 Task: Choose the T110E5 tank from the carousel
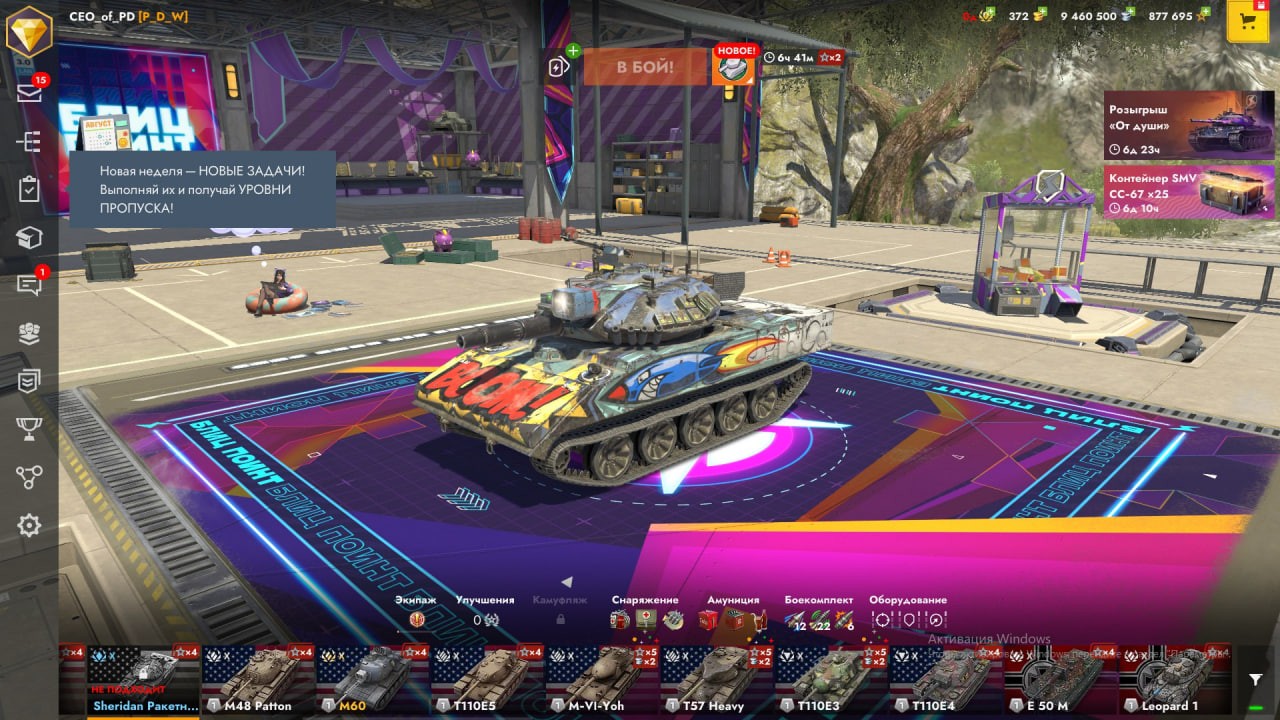click(x=487, y=680)
